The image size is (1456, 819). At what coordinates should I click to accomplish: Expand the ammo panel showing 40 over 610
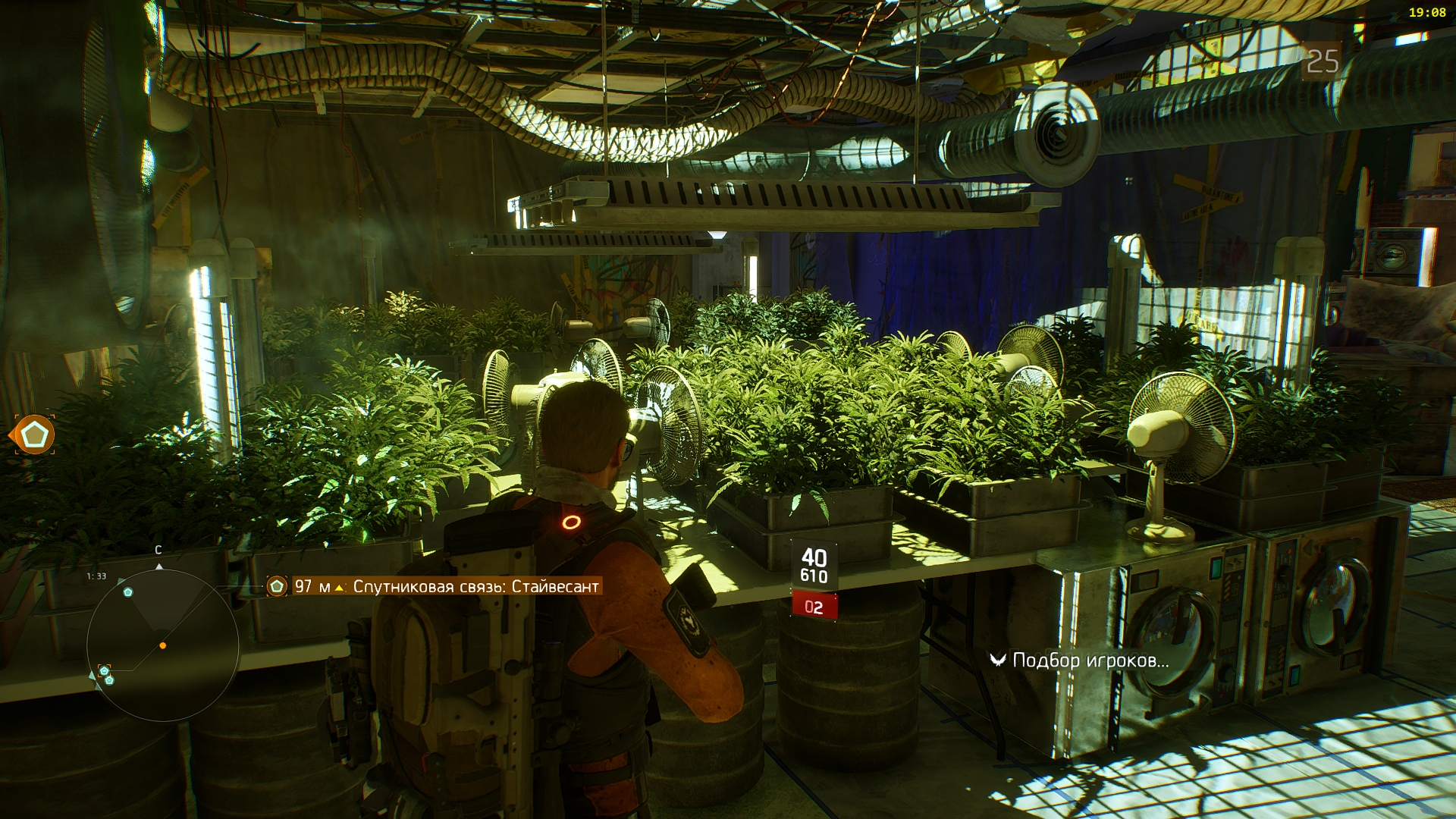[813, 565]
